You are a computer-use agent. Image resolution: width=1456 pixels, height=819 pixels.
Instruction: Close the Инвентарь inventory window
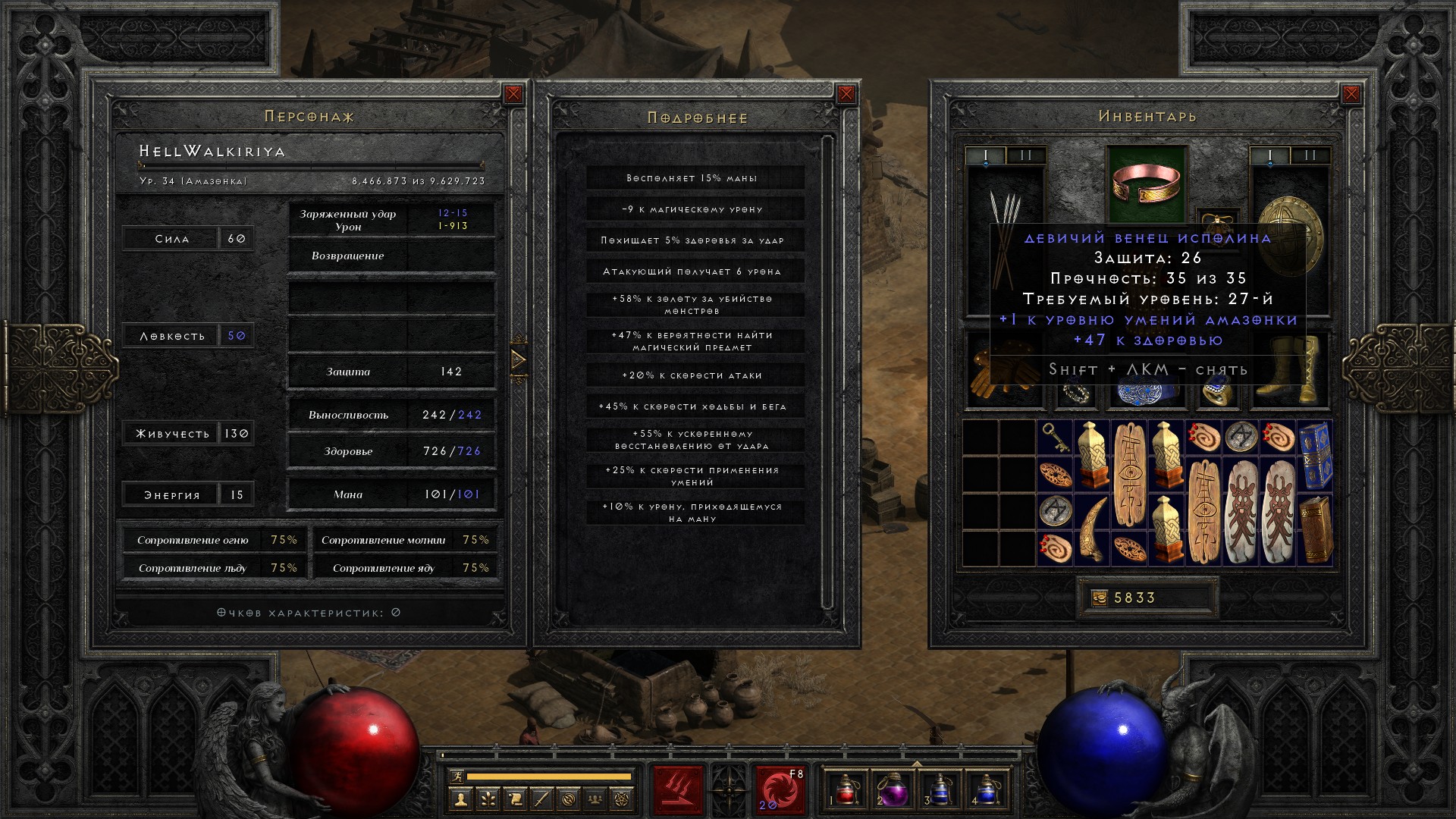(x=1351, y=94)
